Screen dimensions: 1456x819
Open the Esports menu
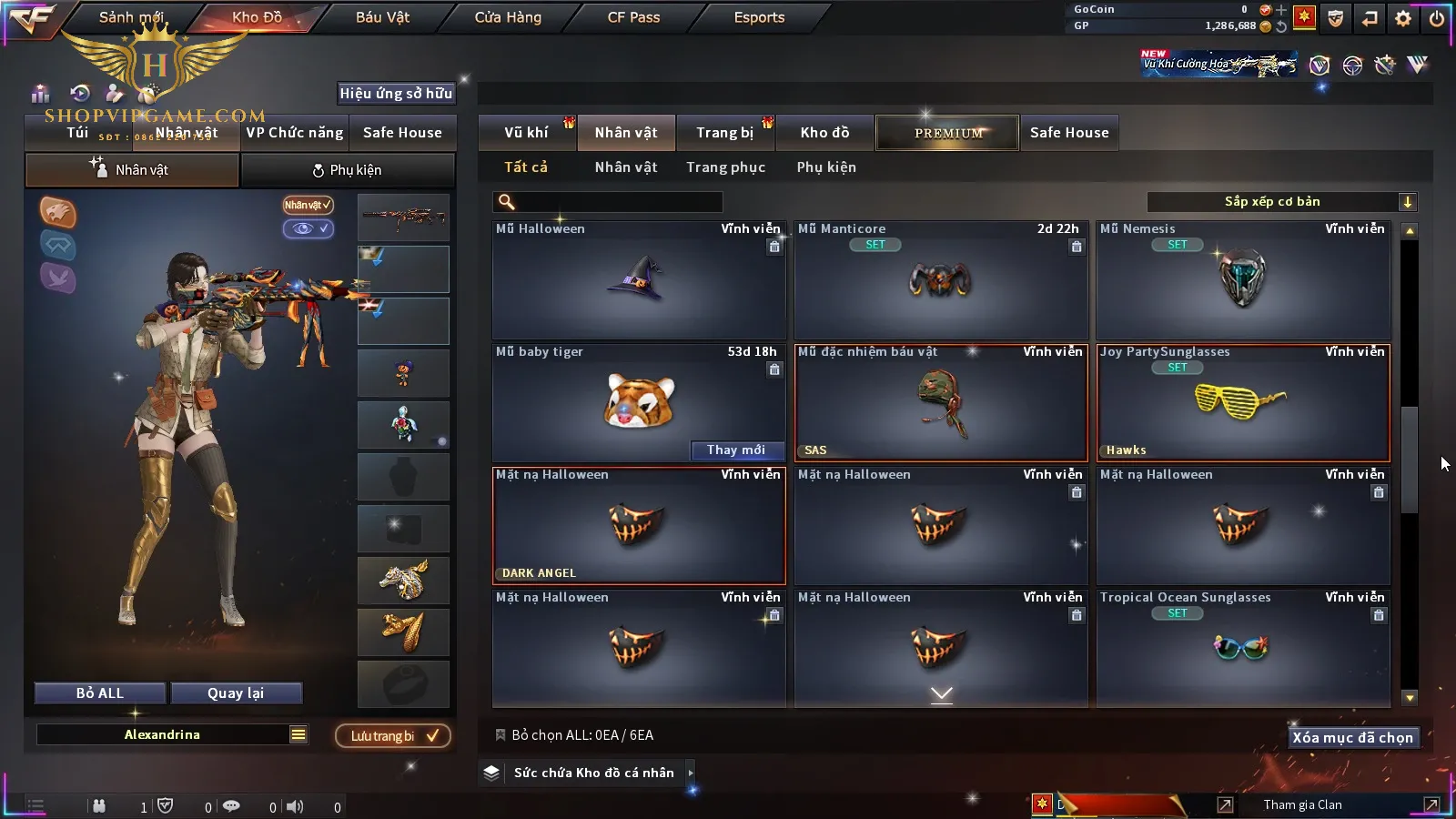759,17
